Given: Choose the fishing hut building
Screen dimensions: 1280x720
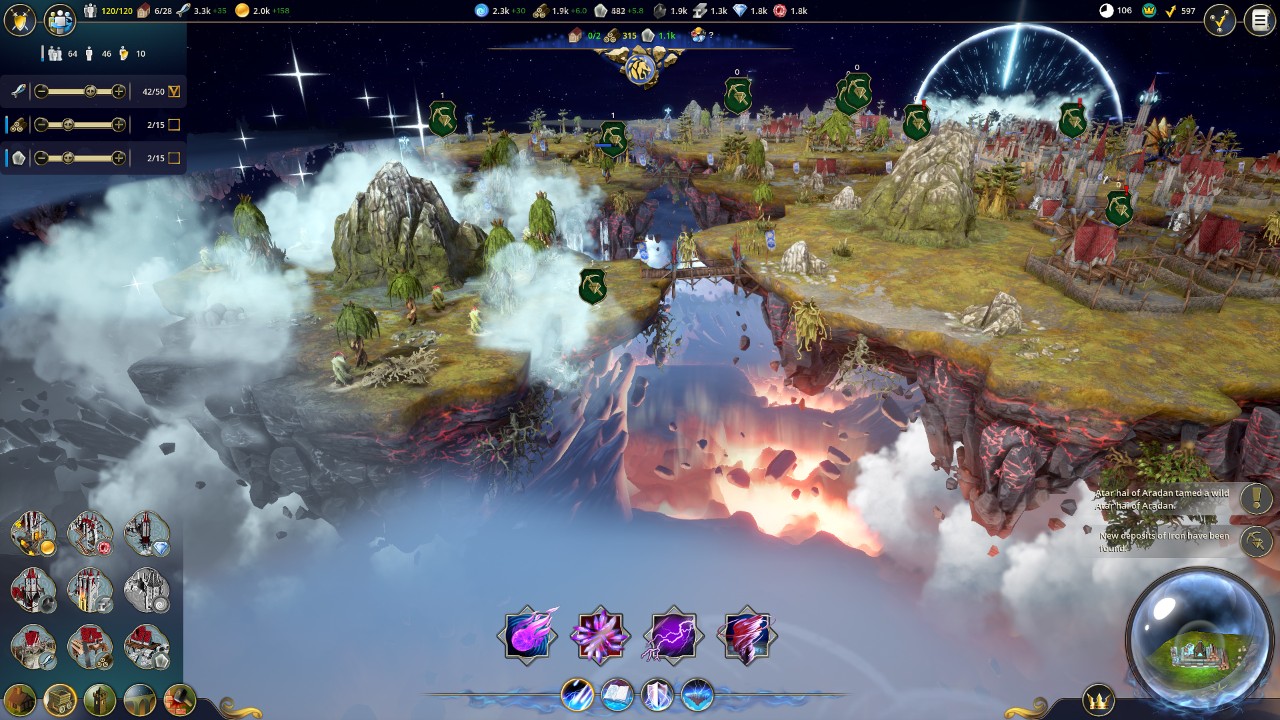Looking at the screenshot, I should click(x=33, y=647).
